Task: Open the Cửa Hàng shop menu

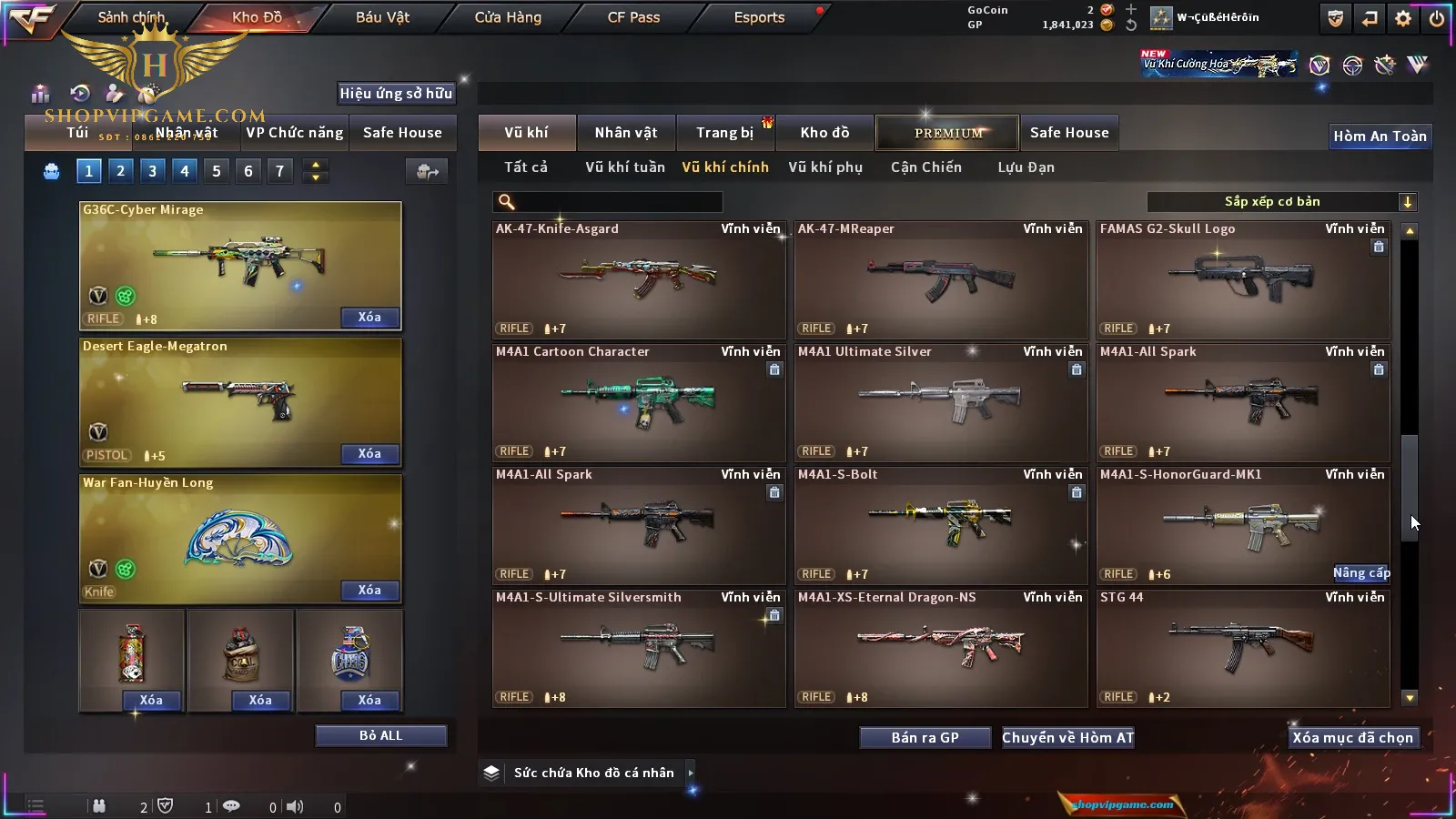Action: point(508,17)
